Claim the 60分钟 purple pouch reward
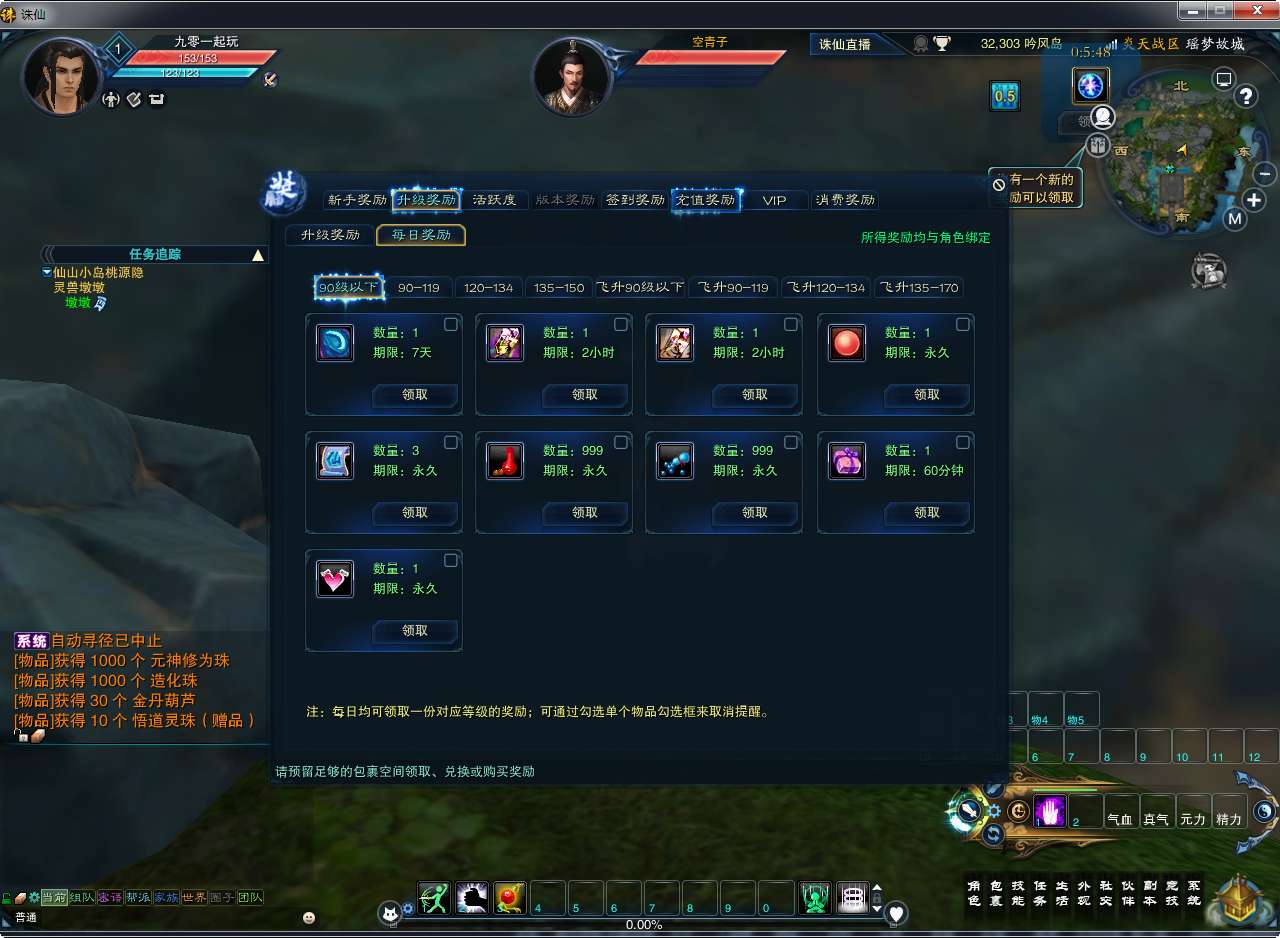1280x938 pixels. click(927, 513)
